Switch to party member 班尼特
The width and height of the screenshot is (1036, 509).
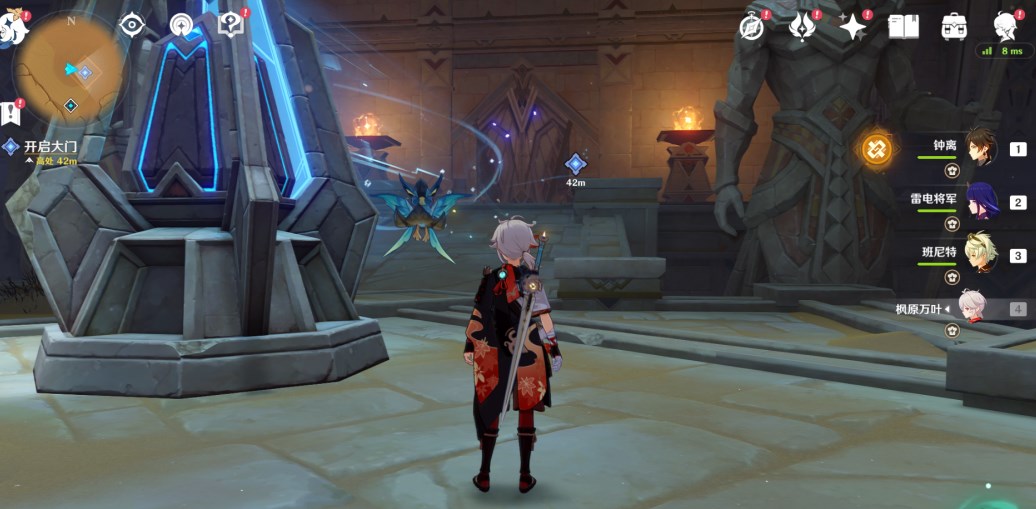(x=980, y=254)
